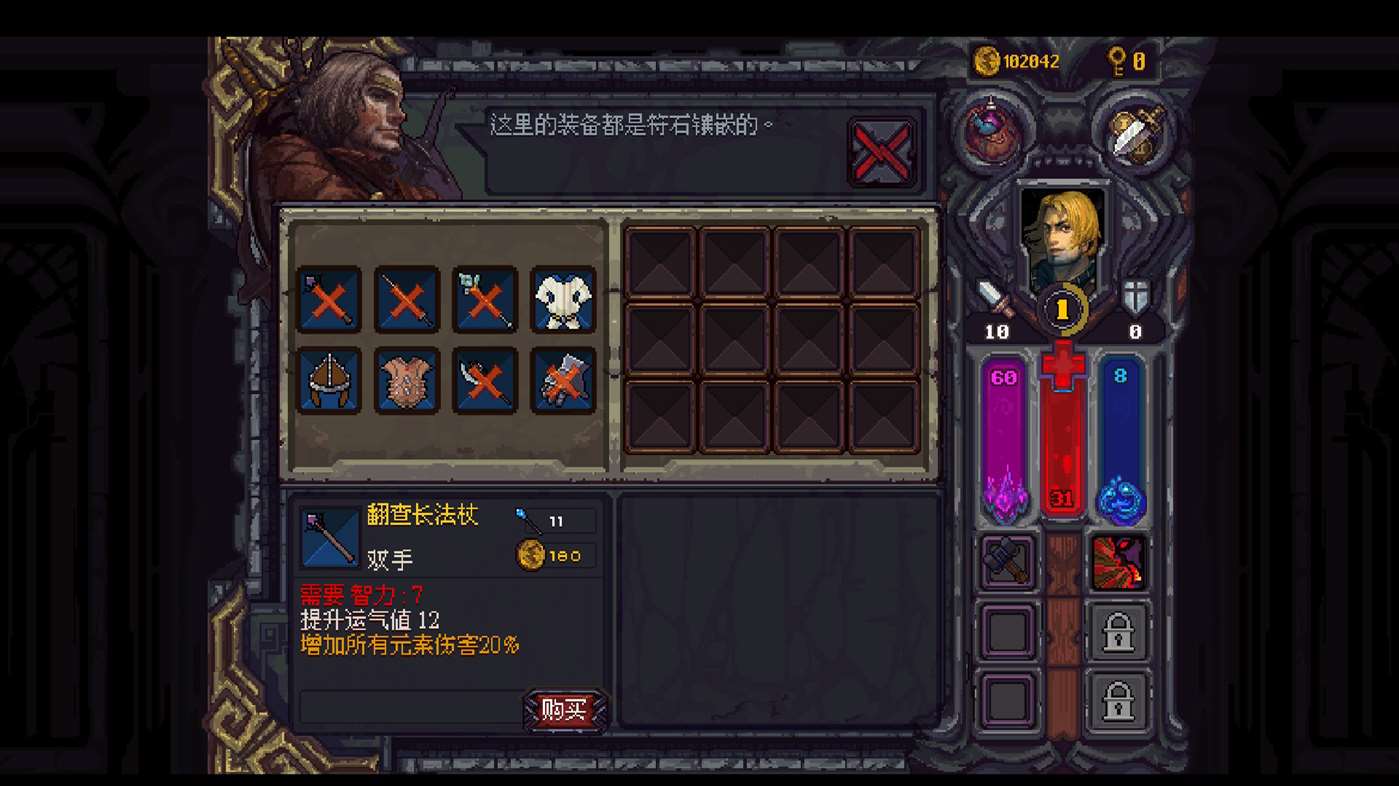Select the white robe armor item
The width and height of the screenshot is (1399, 786).
pyautogui.click(x=561, y=301)
